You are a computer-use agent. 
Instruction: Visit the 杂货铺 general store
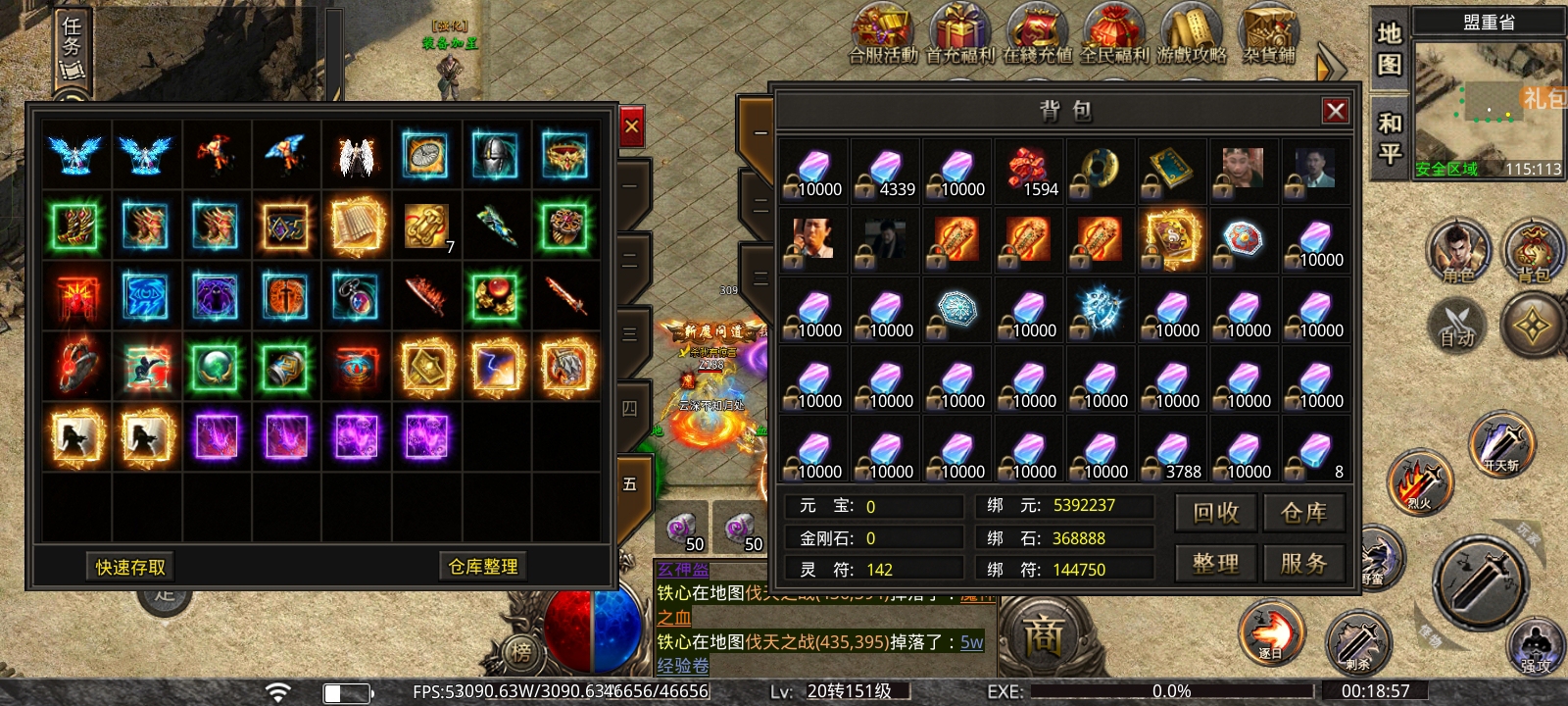pyautogui.click(x=1268, y=36)
